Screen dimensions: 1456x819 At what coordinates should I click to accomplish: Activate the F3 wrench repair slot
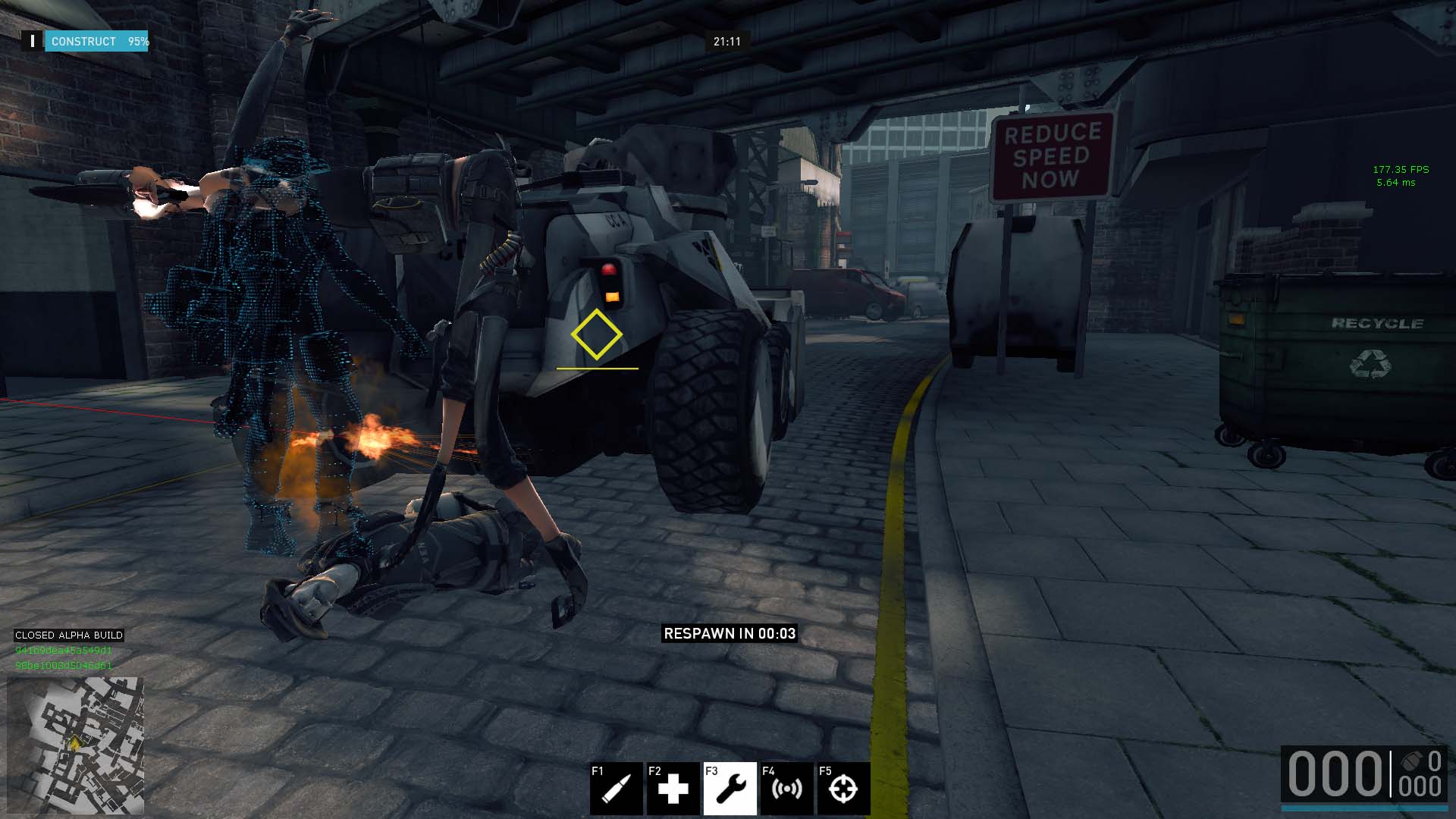coord(730,789)
